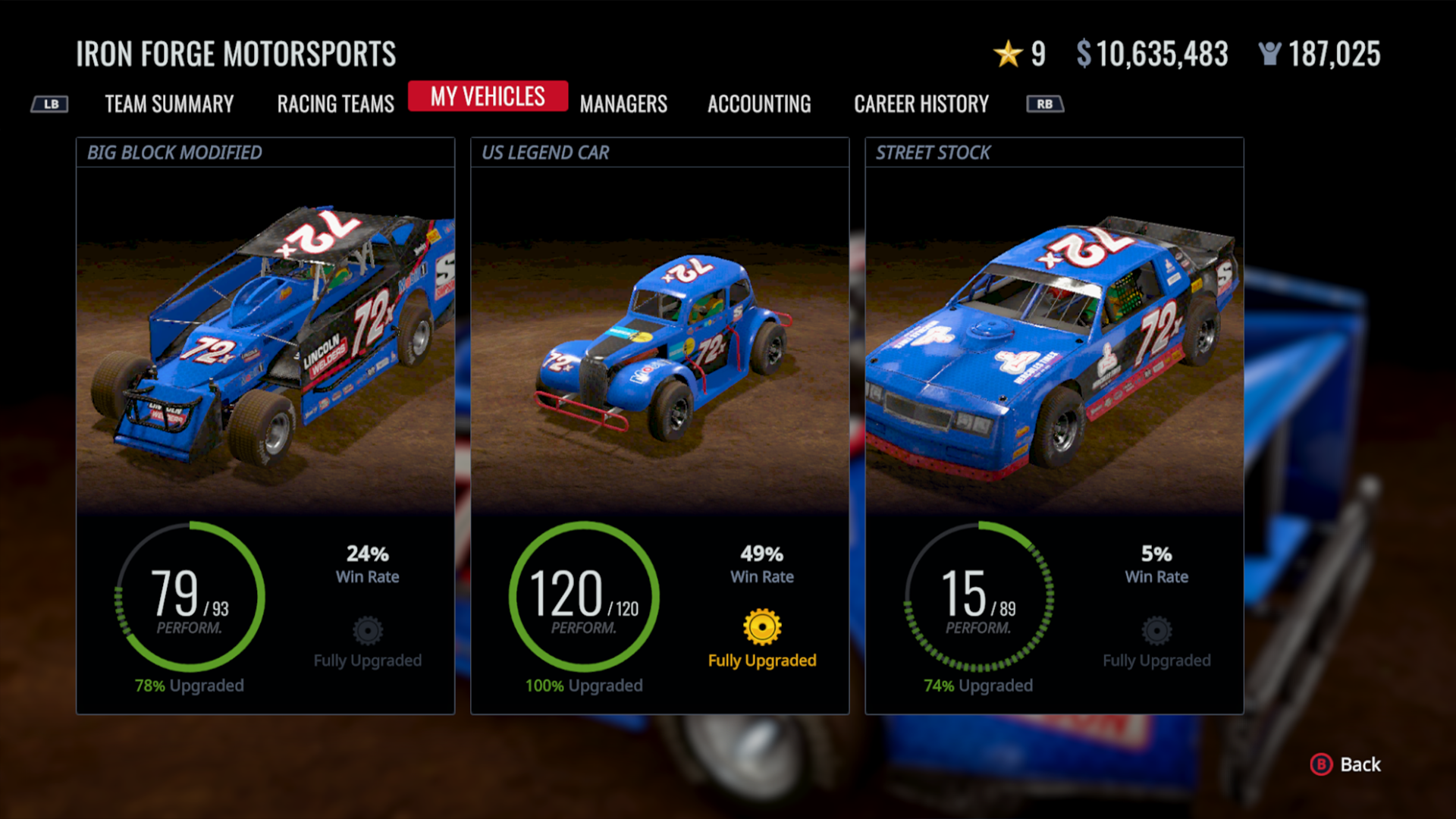This screenshot has height=819, width=1456.
Task: Select the gold Fully Upgraded gear icon
Action: point(761,628)
